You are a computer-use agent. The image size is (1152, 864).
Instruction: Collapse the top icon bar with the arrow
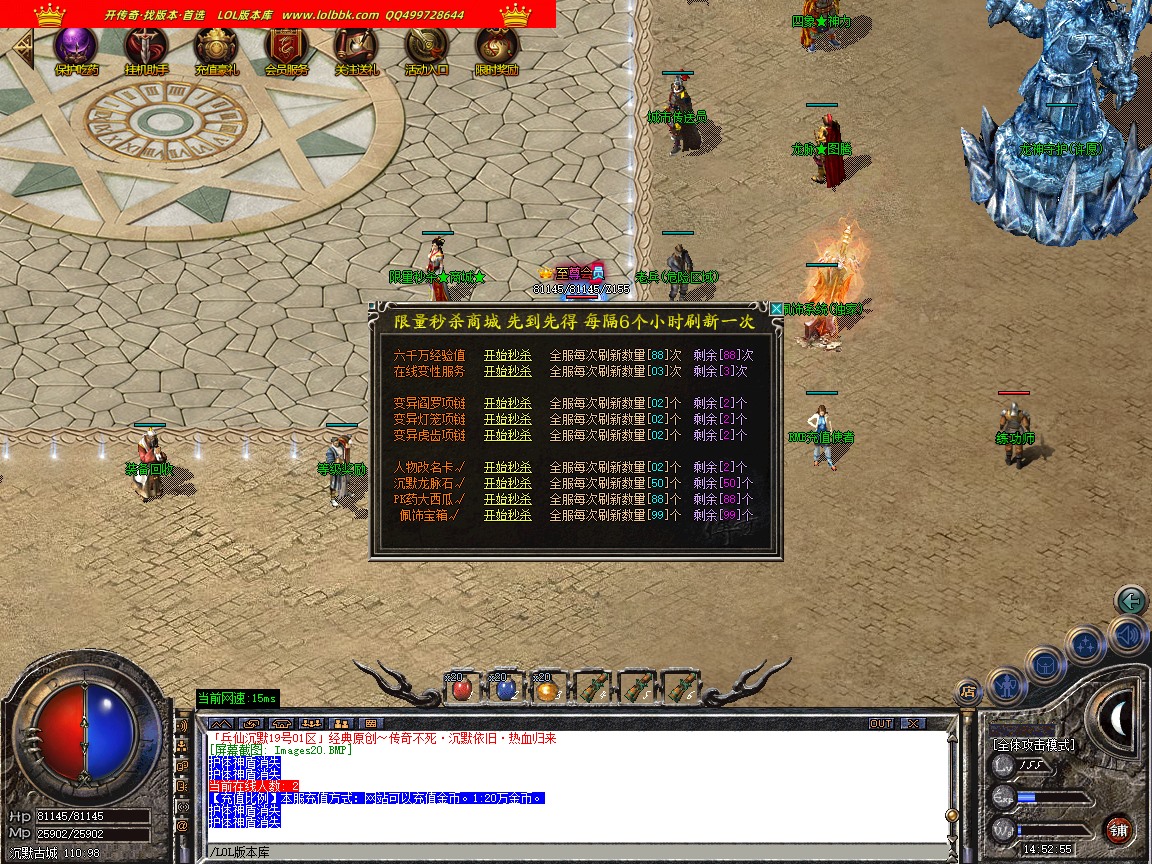(x=21, y=45)
